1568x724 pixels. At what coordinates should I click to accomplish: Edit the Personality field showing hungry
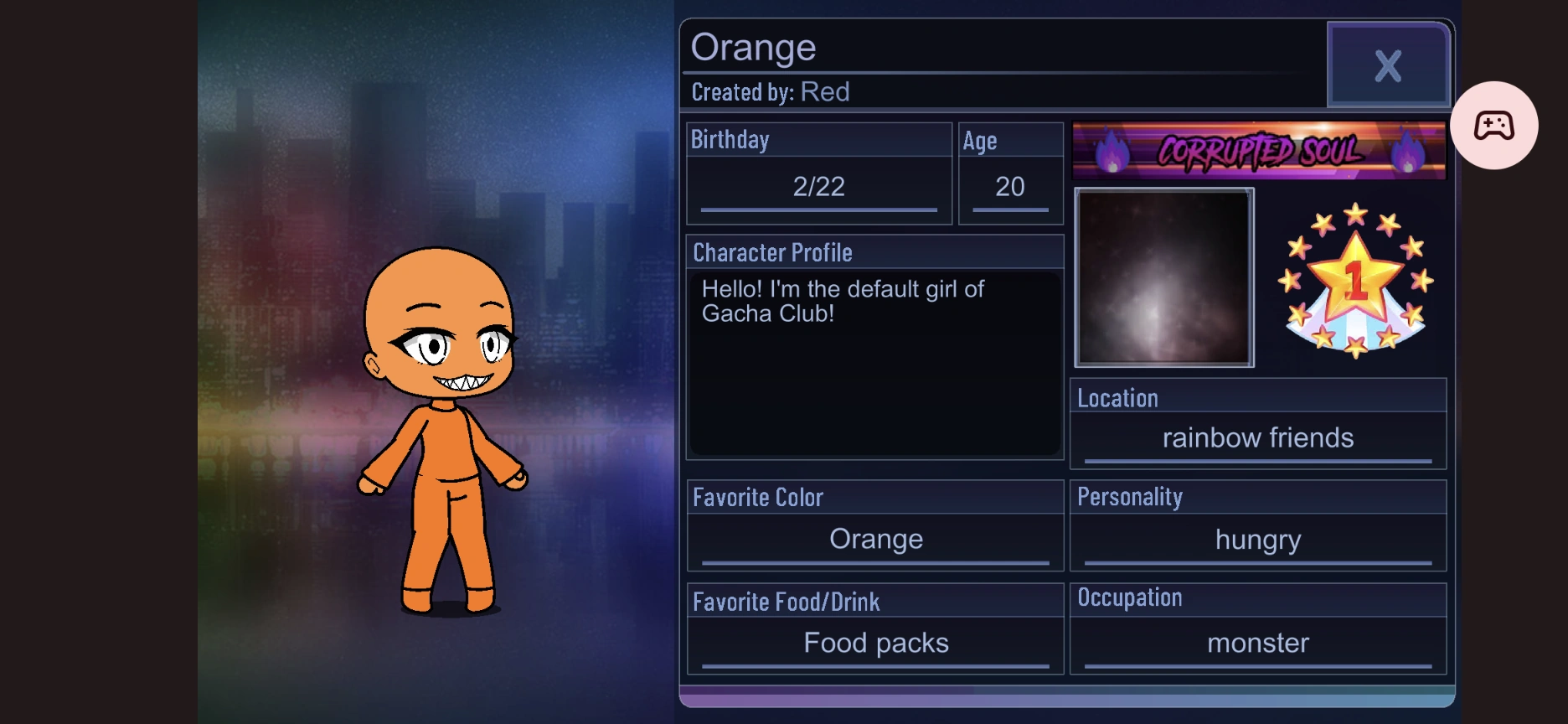(x=1257, y=540)
